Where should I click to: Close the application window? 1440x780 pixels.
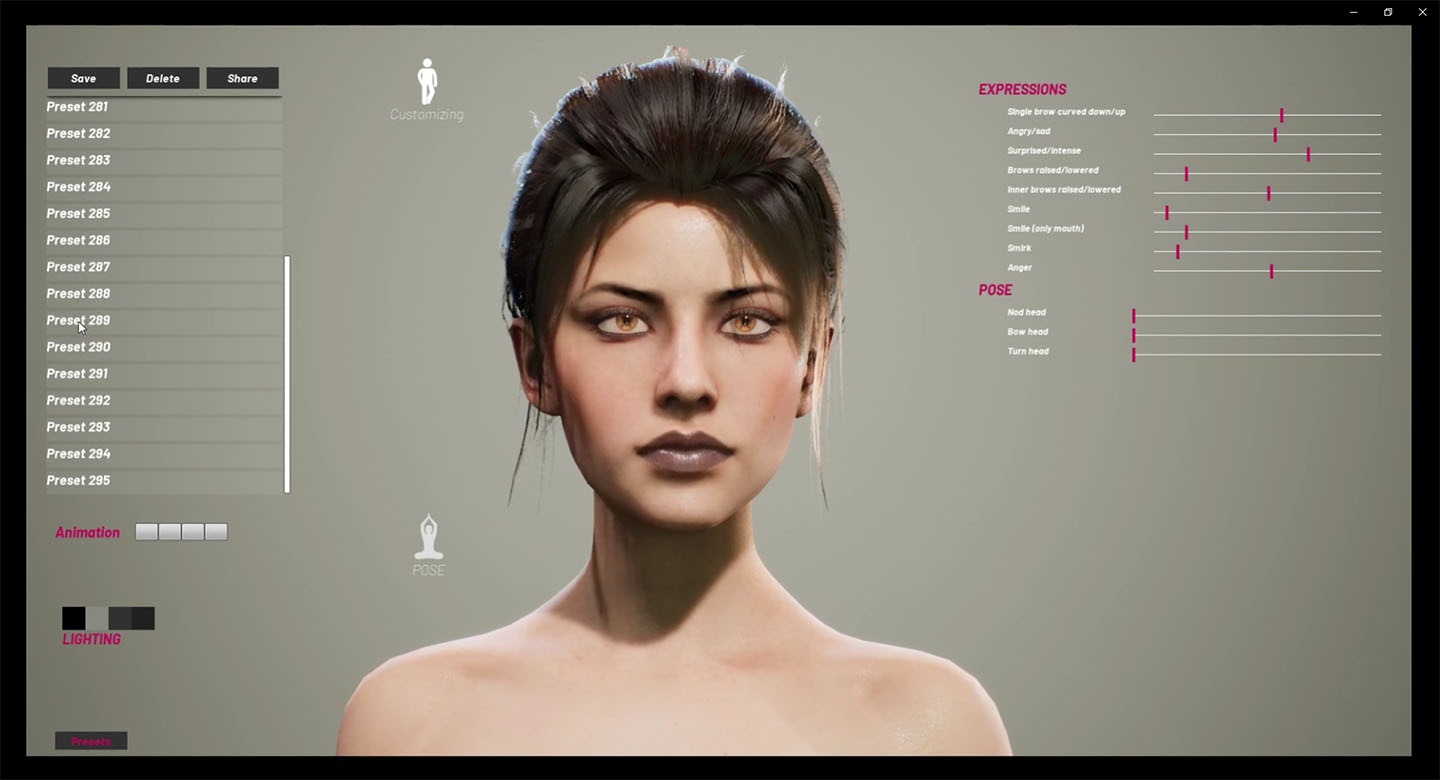(1422, 12)
